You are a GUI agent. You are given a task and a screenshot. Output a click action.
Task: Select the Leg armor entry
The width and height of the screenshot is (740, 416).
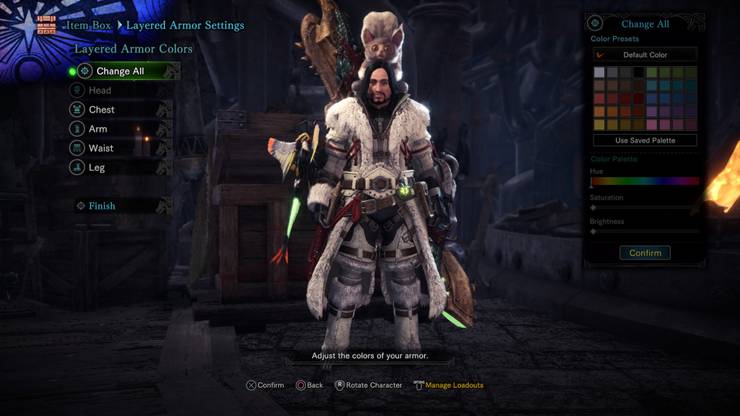[97, 168]
